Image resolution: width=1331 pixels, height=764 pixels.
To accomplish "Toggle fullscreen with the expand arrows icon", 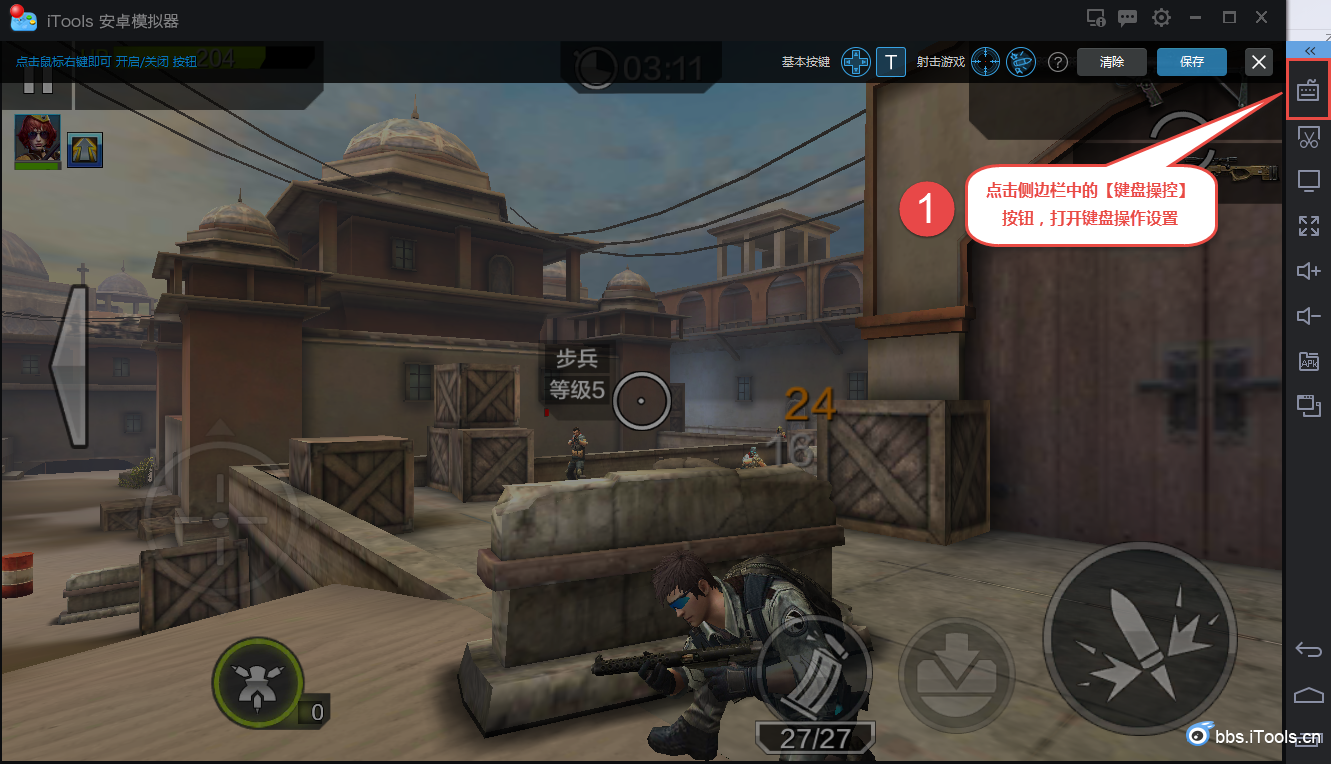I will (1308, 226).
